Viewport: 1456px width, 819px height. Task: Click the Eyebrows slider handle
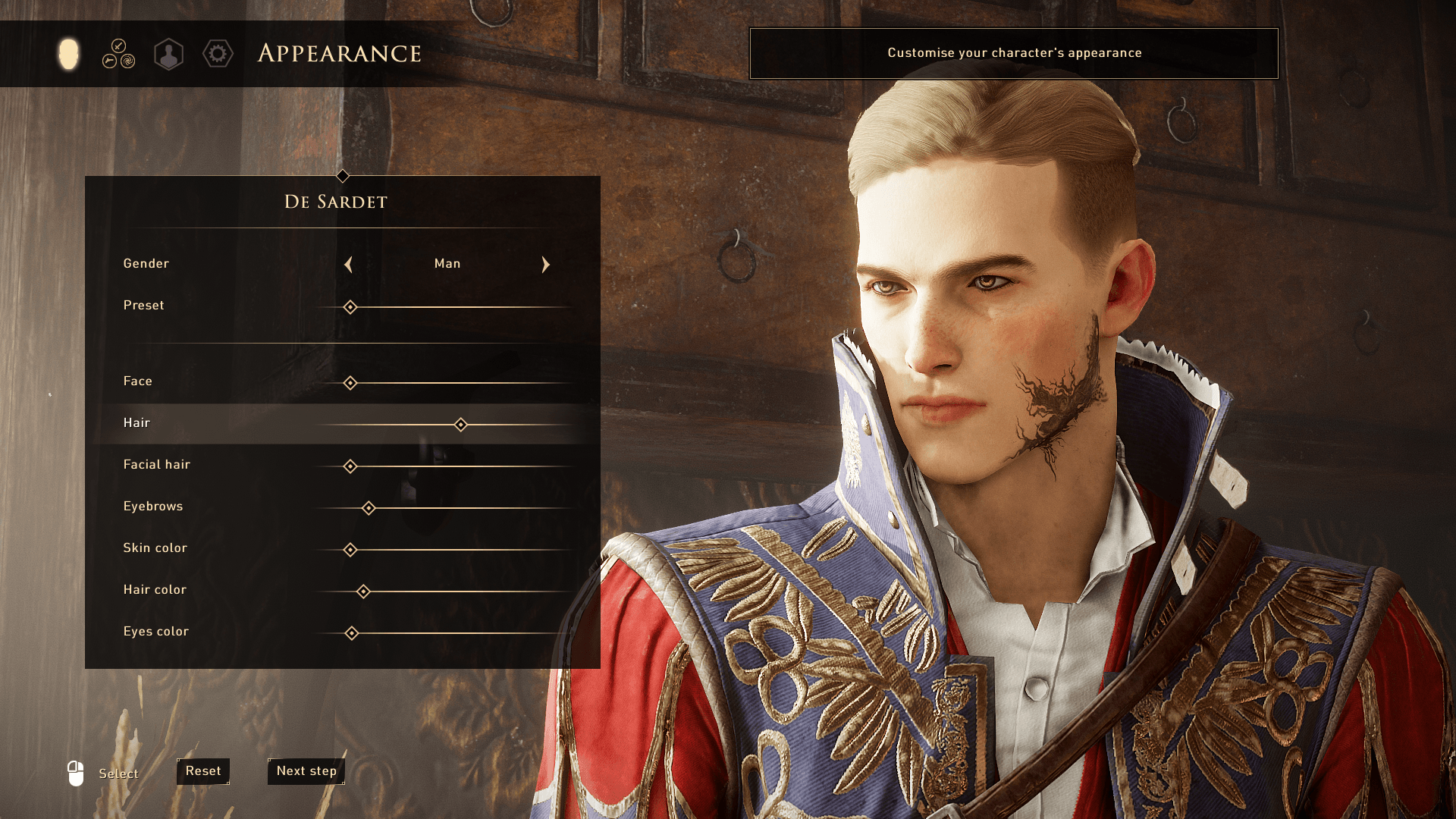coord(369,508)
